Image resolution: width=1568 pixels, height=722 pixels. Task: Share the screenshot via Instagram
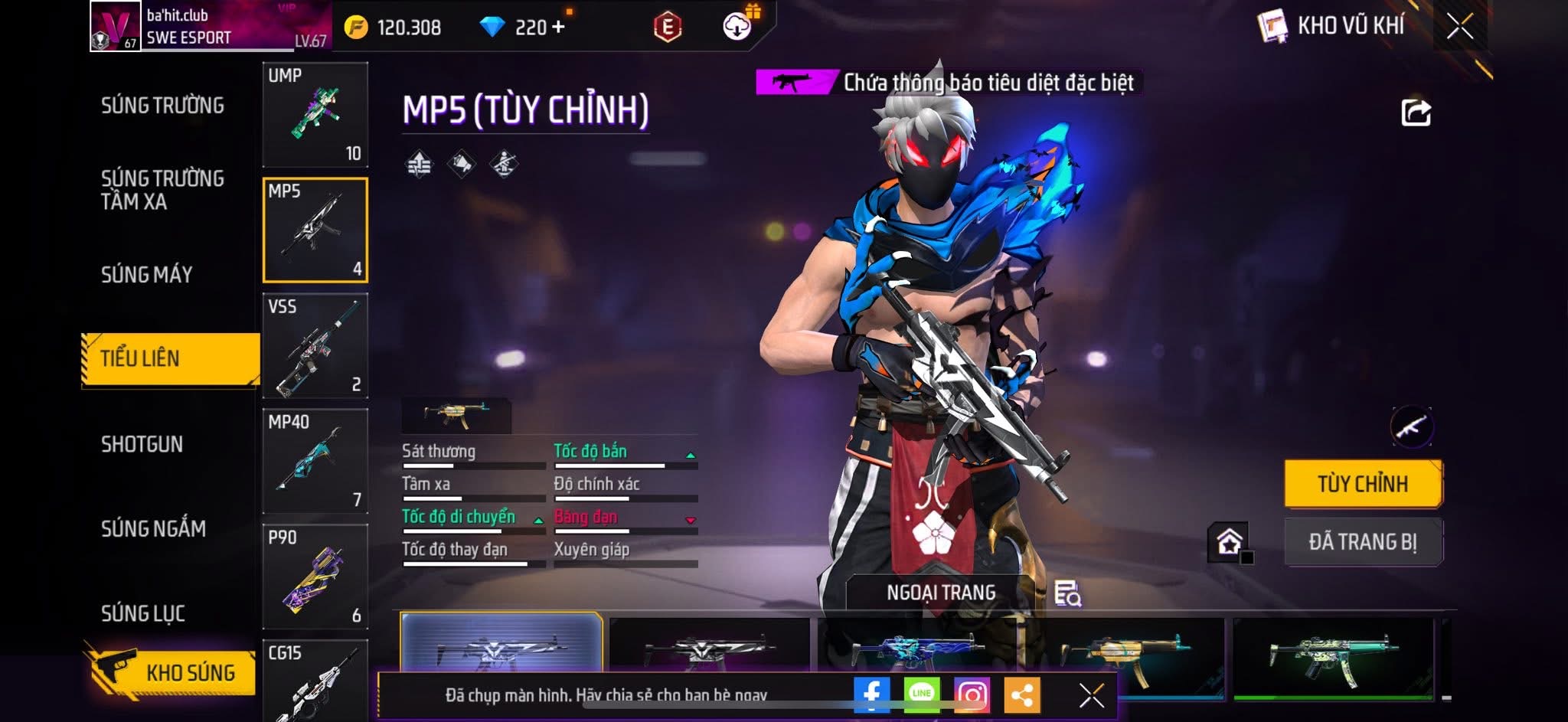tap(972, 694)
